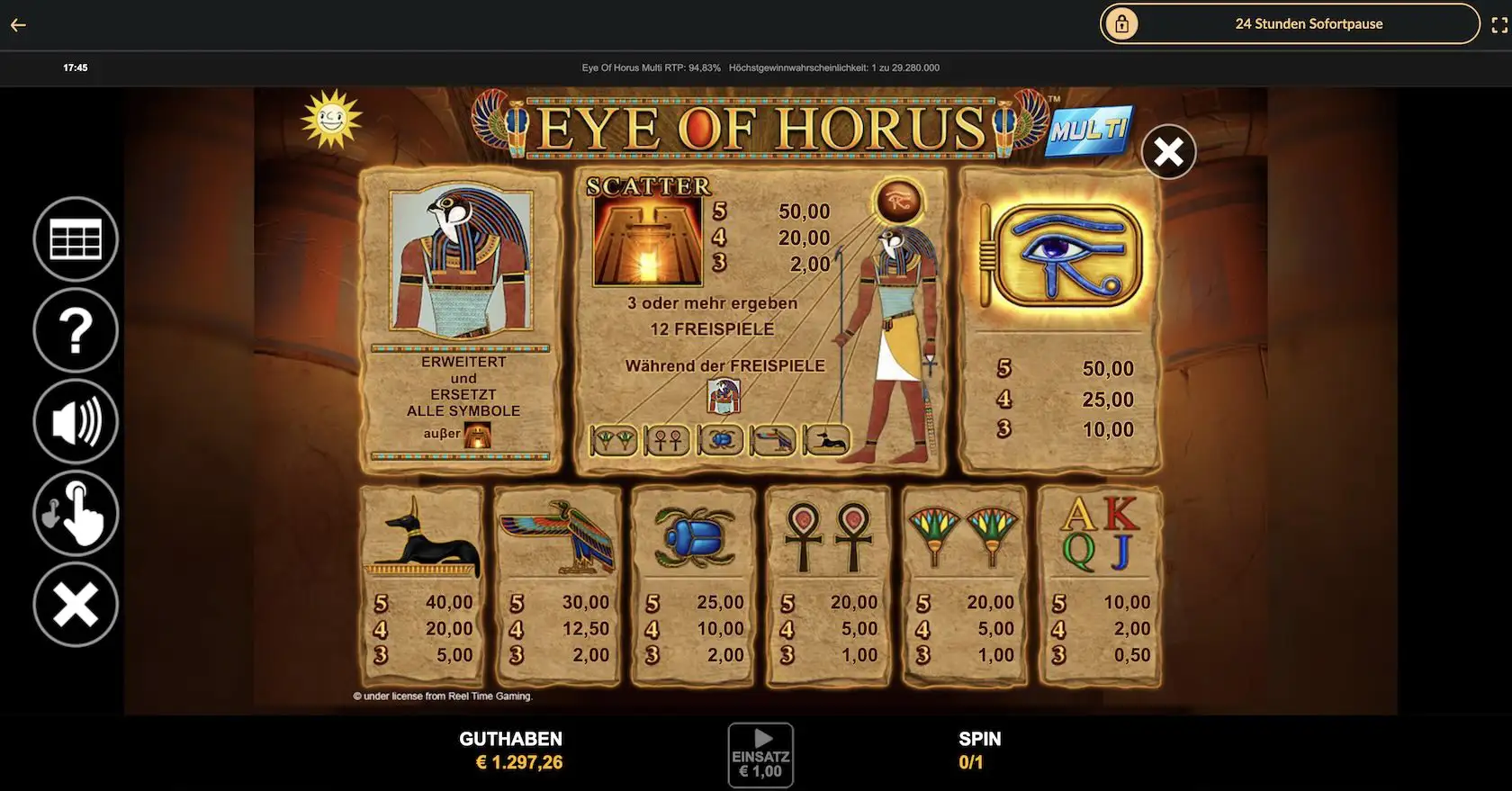This screenshot has width=1512, height=791.
Task: Open the paytable grid icon in the sidebar
Action: point(76,238)
